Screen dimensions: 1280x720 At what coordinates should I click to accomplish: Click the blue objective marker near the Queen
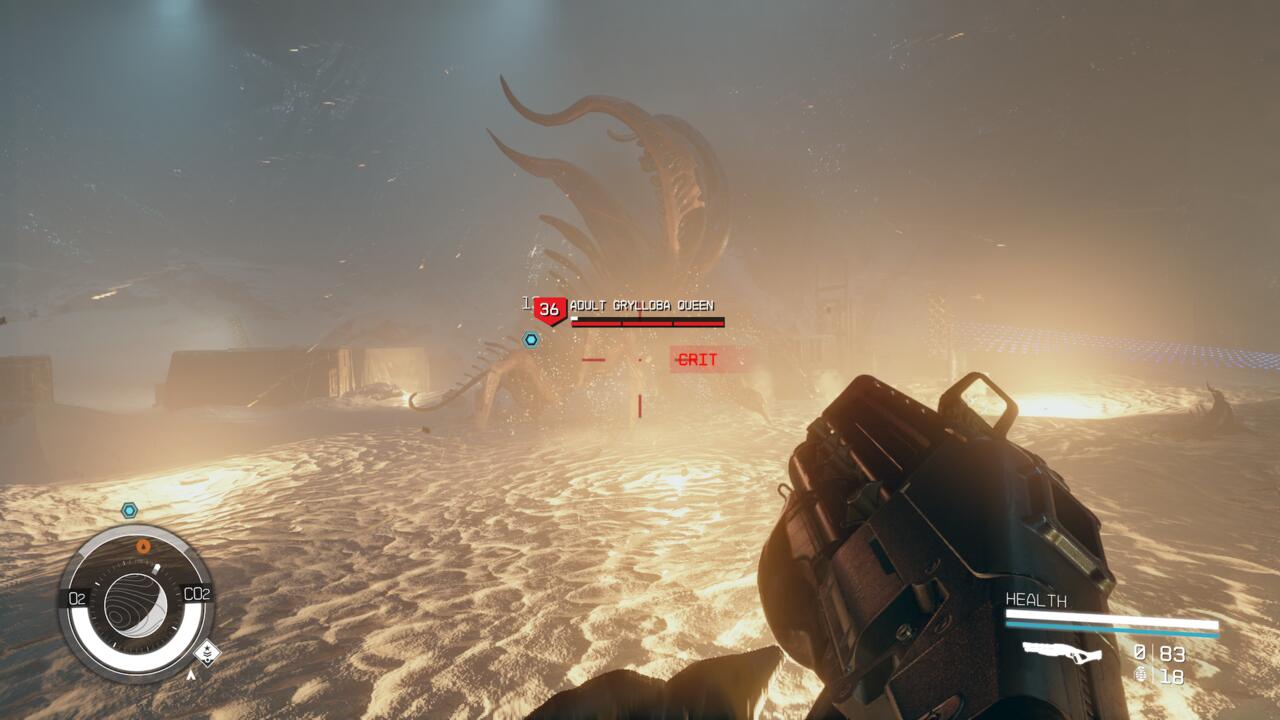pos(531,340)
